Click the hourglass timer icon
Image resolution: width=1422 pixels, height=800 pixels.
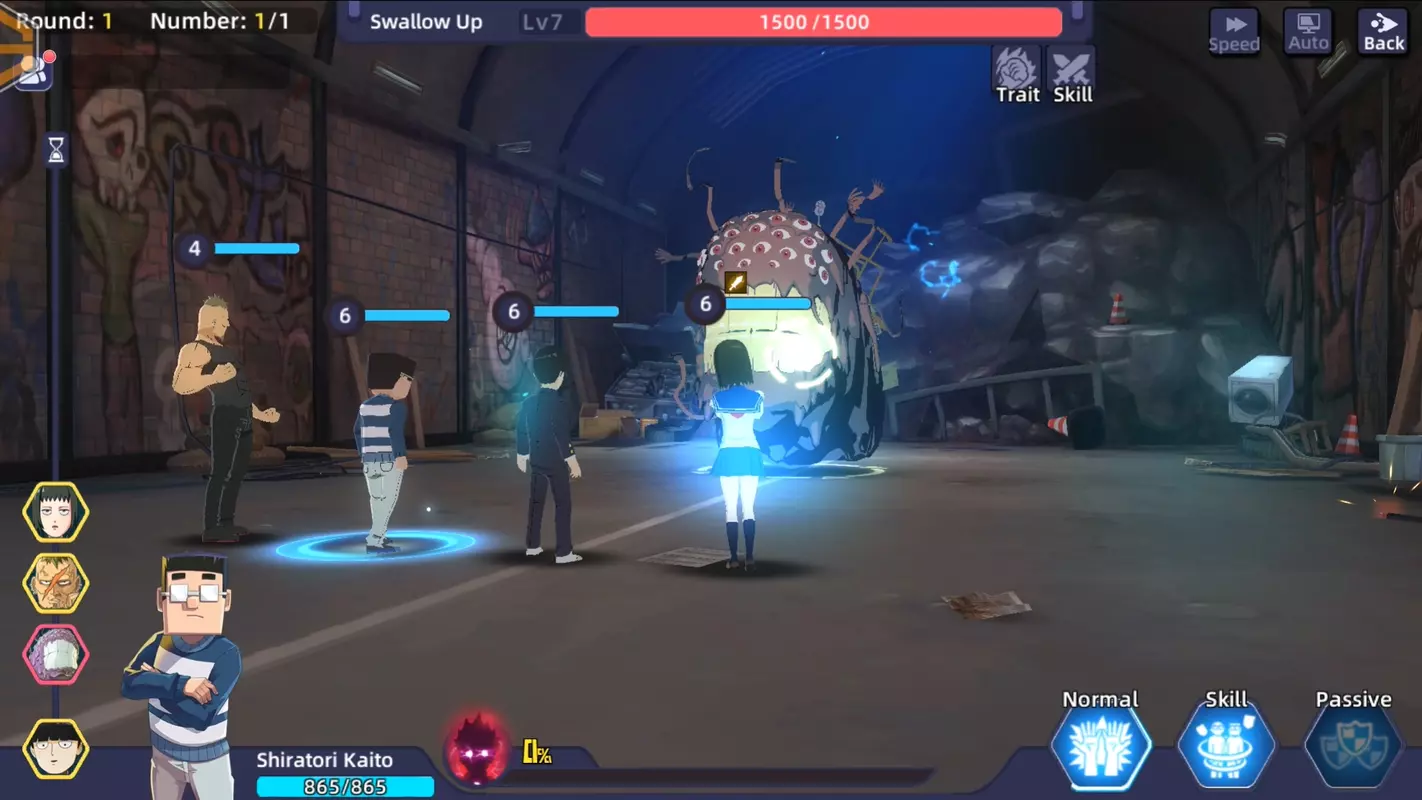(x=55, y=150)
